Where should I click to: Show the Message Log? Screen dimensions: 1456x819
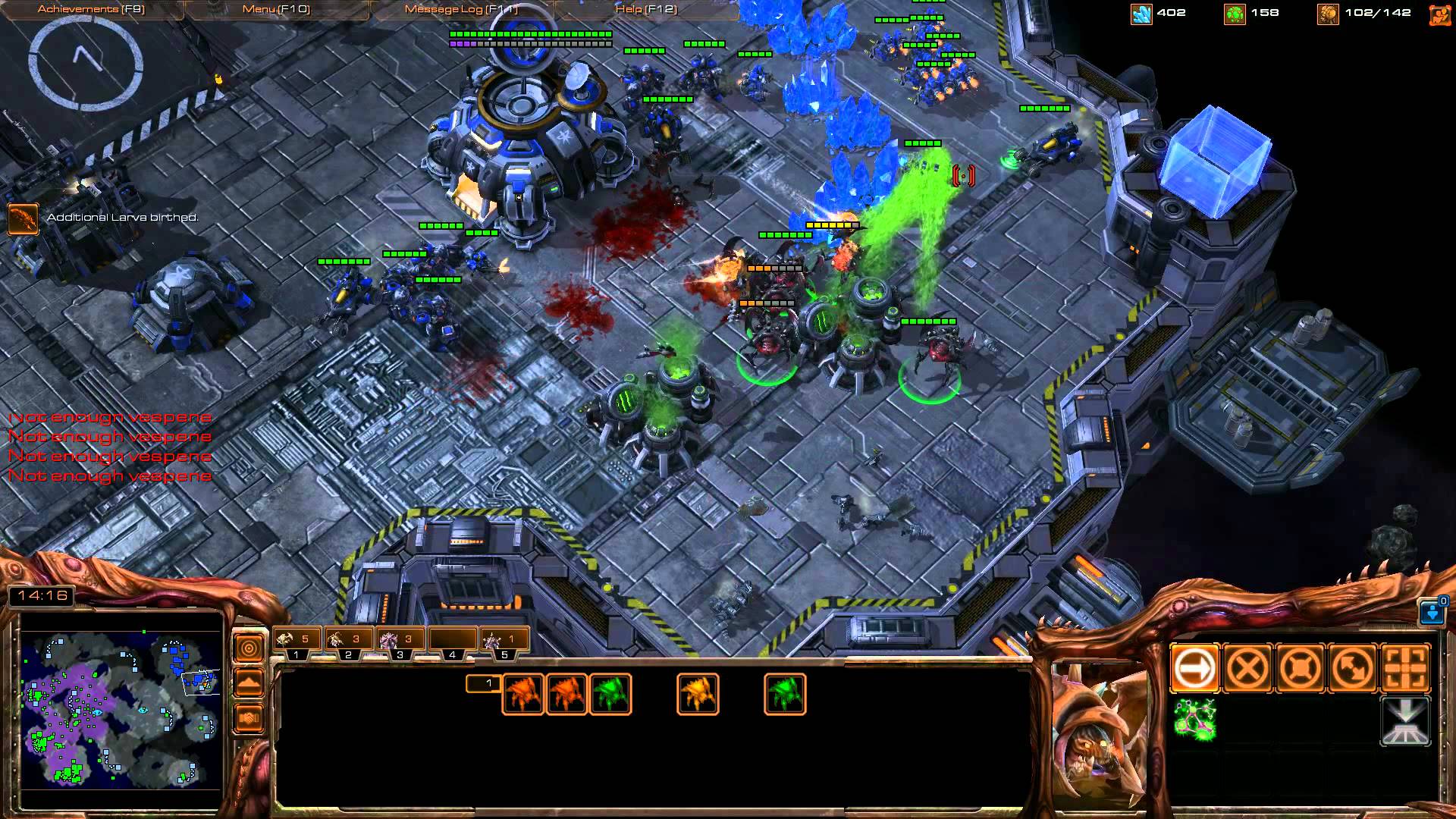point(461,9)
